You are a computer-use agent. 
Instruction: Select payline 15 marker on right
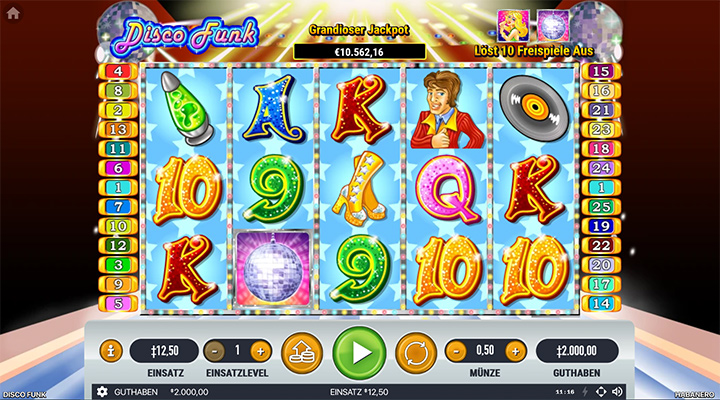[602, 72]
